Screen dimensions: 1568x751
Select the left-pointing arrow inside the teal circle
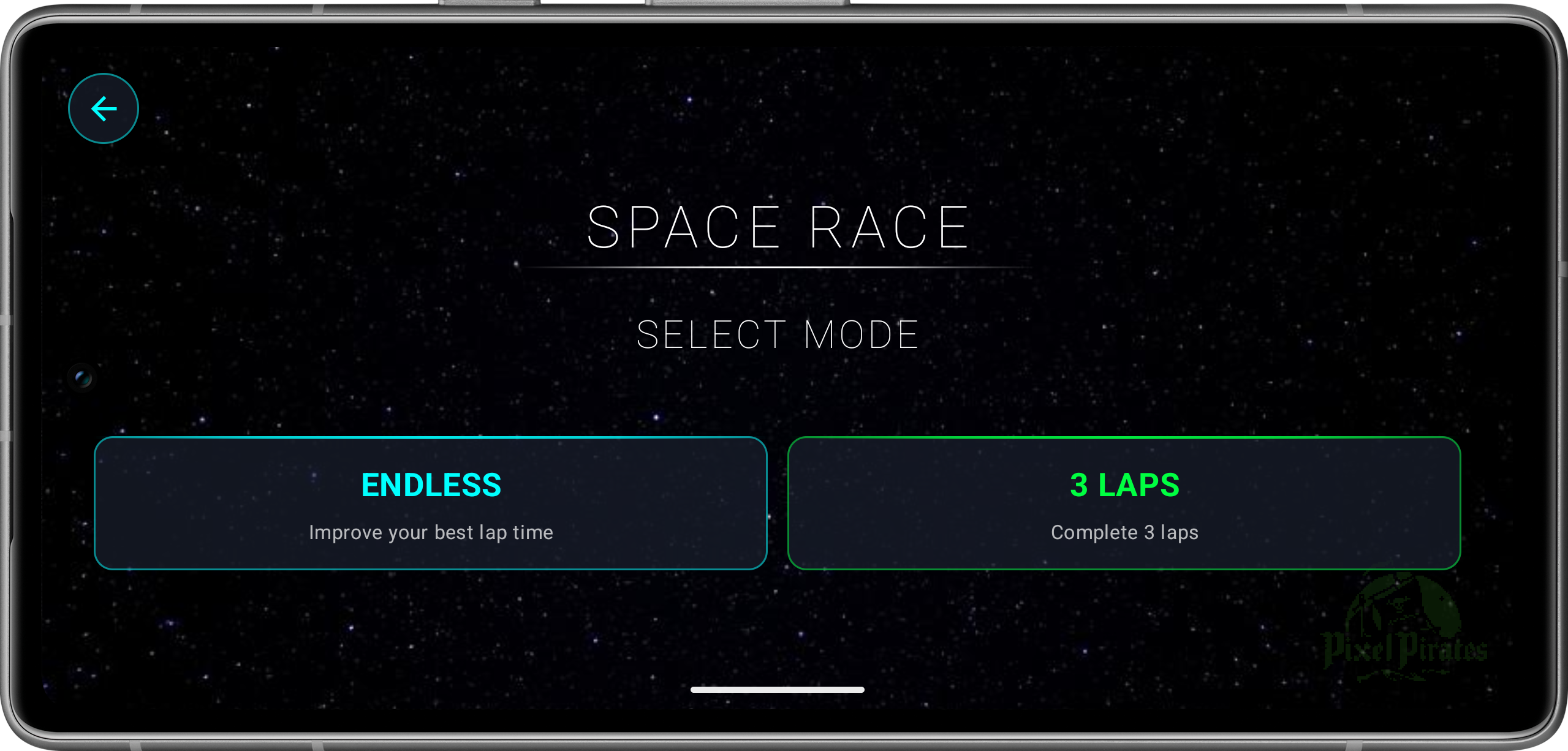[103, 108]
